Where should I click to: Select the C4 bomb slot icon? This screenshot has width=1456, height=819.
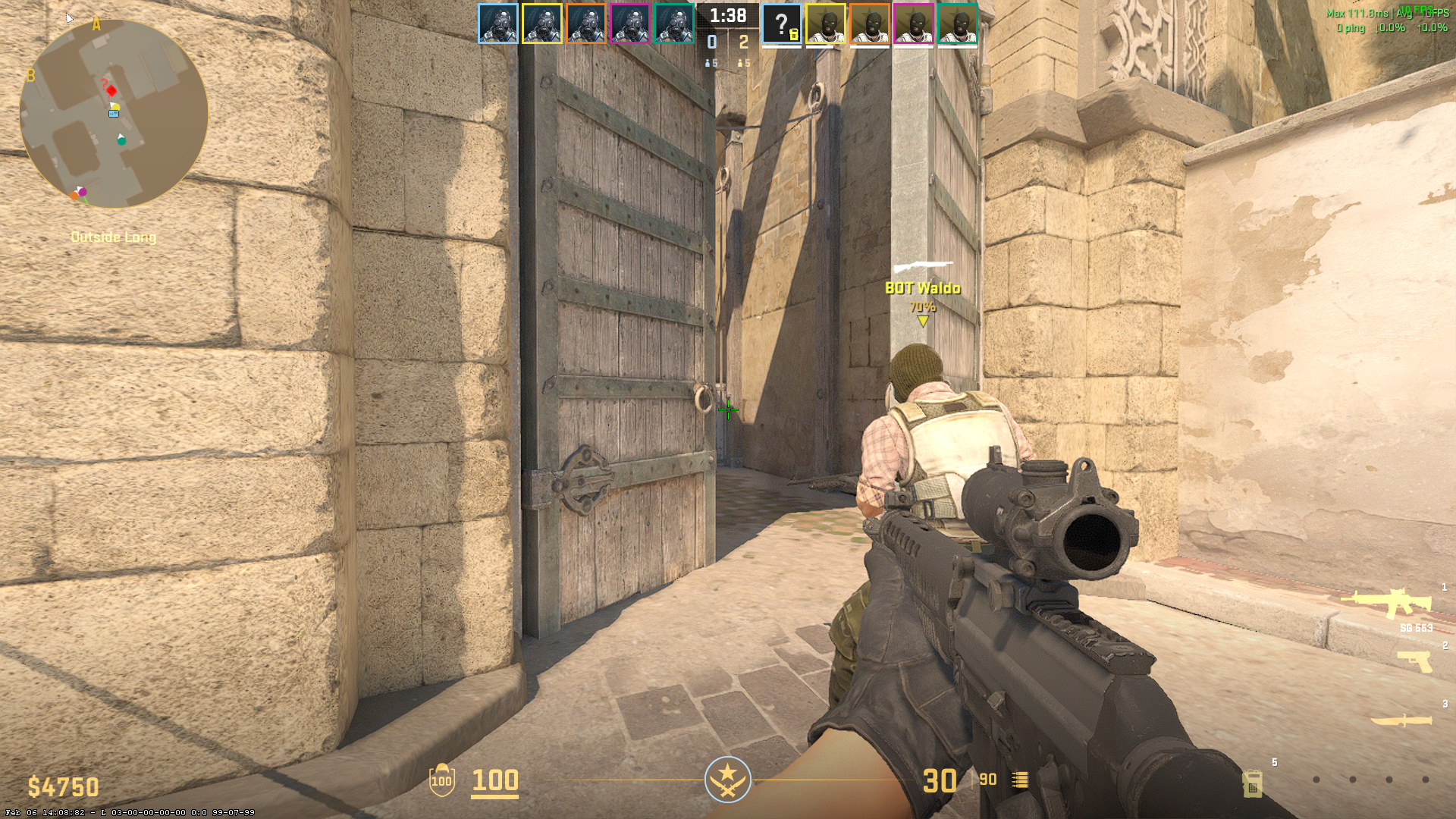click(x=1252, y=783)
